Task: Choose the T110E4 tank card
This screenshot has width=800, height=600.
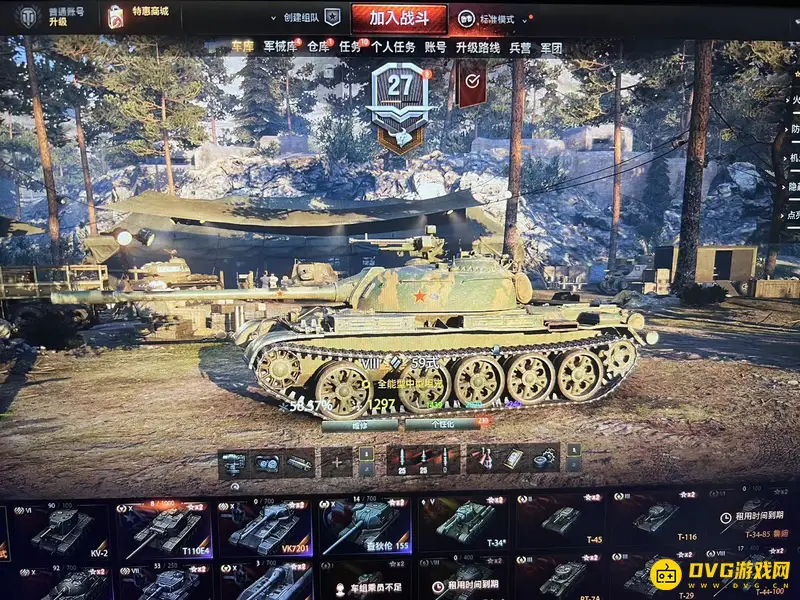Action: (x=164, y=529)
